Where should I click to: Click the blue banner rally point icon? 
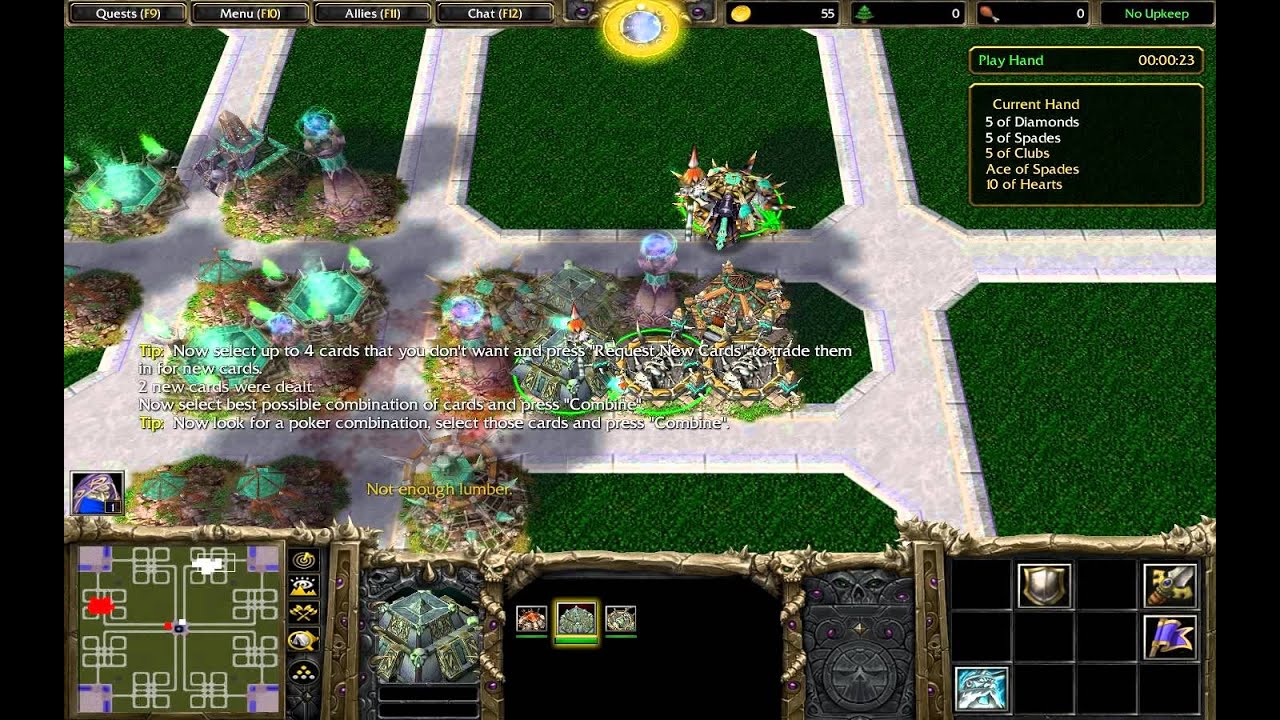click(x=1170, y=638)
